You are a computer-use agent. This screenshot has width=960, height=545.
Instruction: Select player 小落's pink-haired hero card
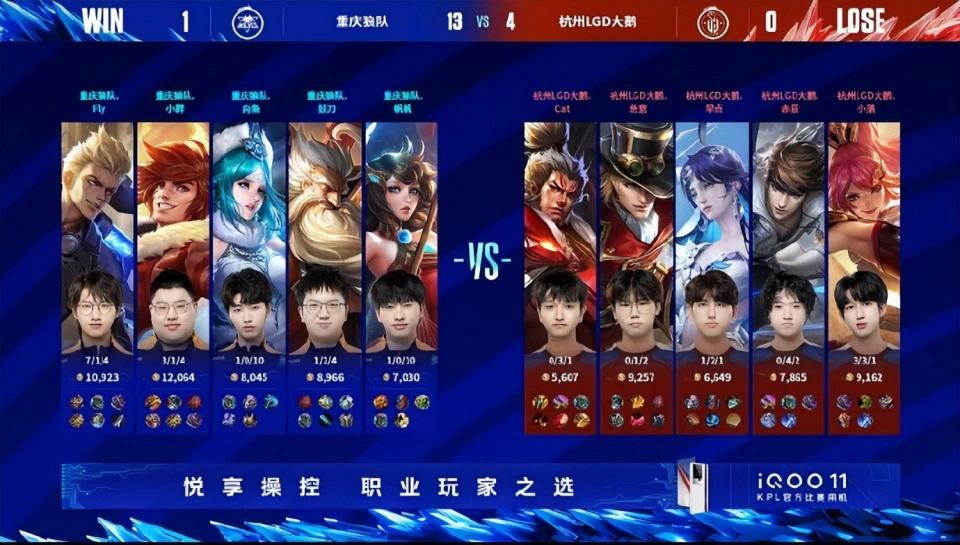click(x=864, y=200)
